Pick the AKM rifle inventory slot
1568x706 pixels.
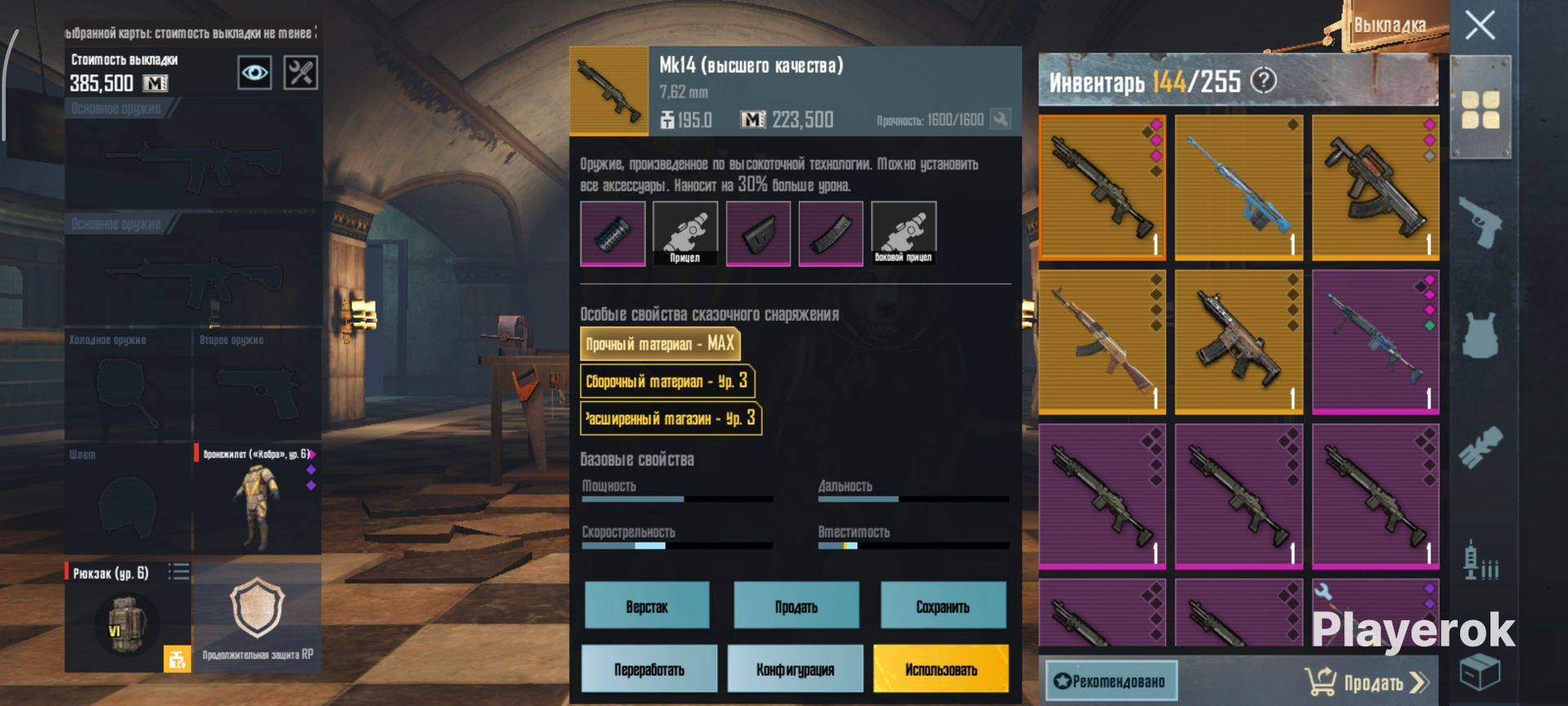(x=1102, y=342)
